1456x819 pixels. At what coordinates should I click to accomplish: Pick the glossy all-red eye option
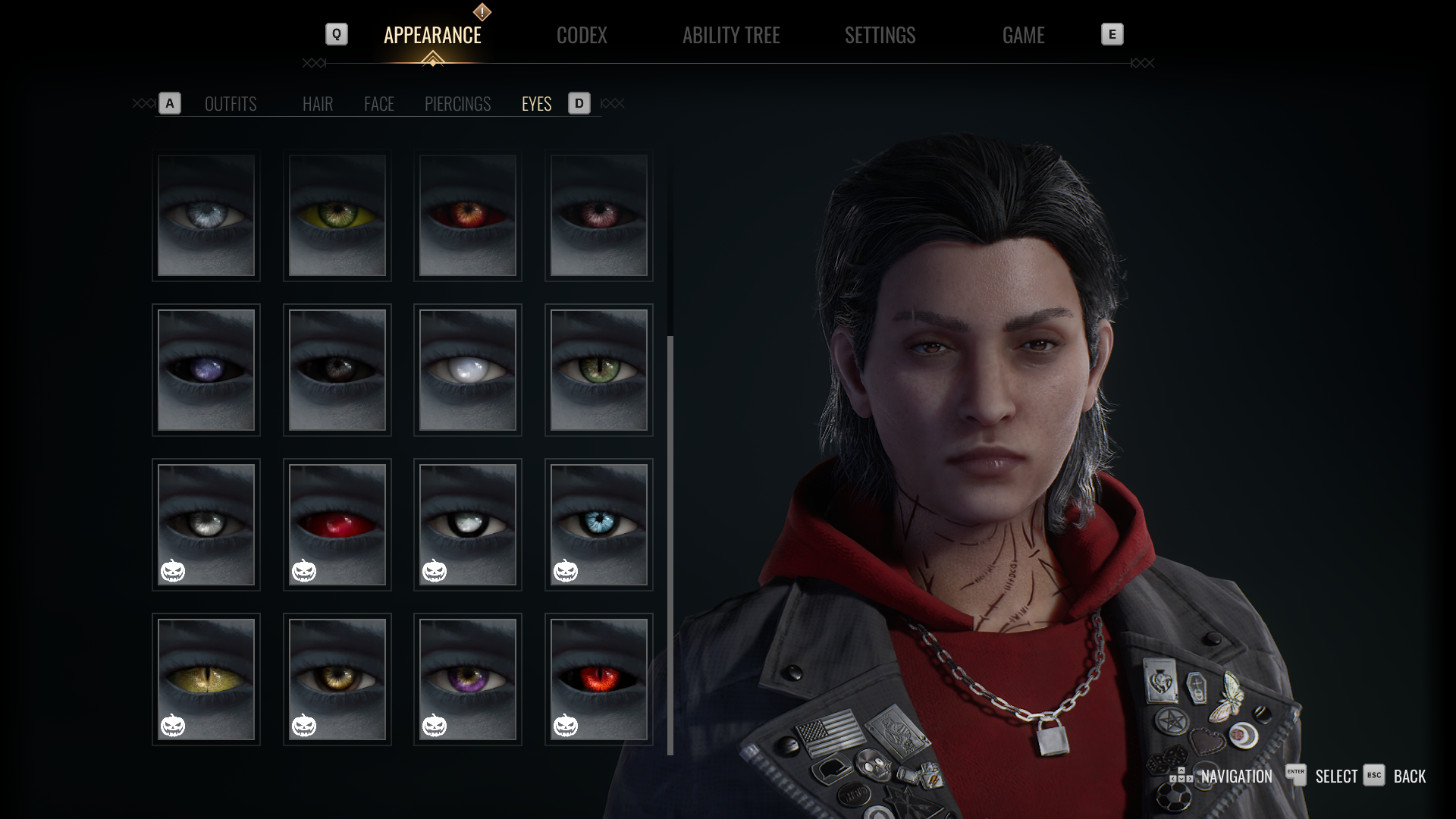337,525
